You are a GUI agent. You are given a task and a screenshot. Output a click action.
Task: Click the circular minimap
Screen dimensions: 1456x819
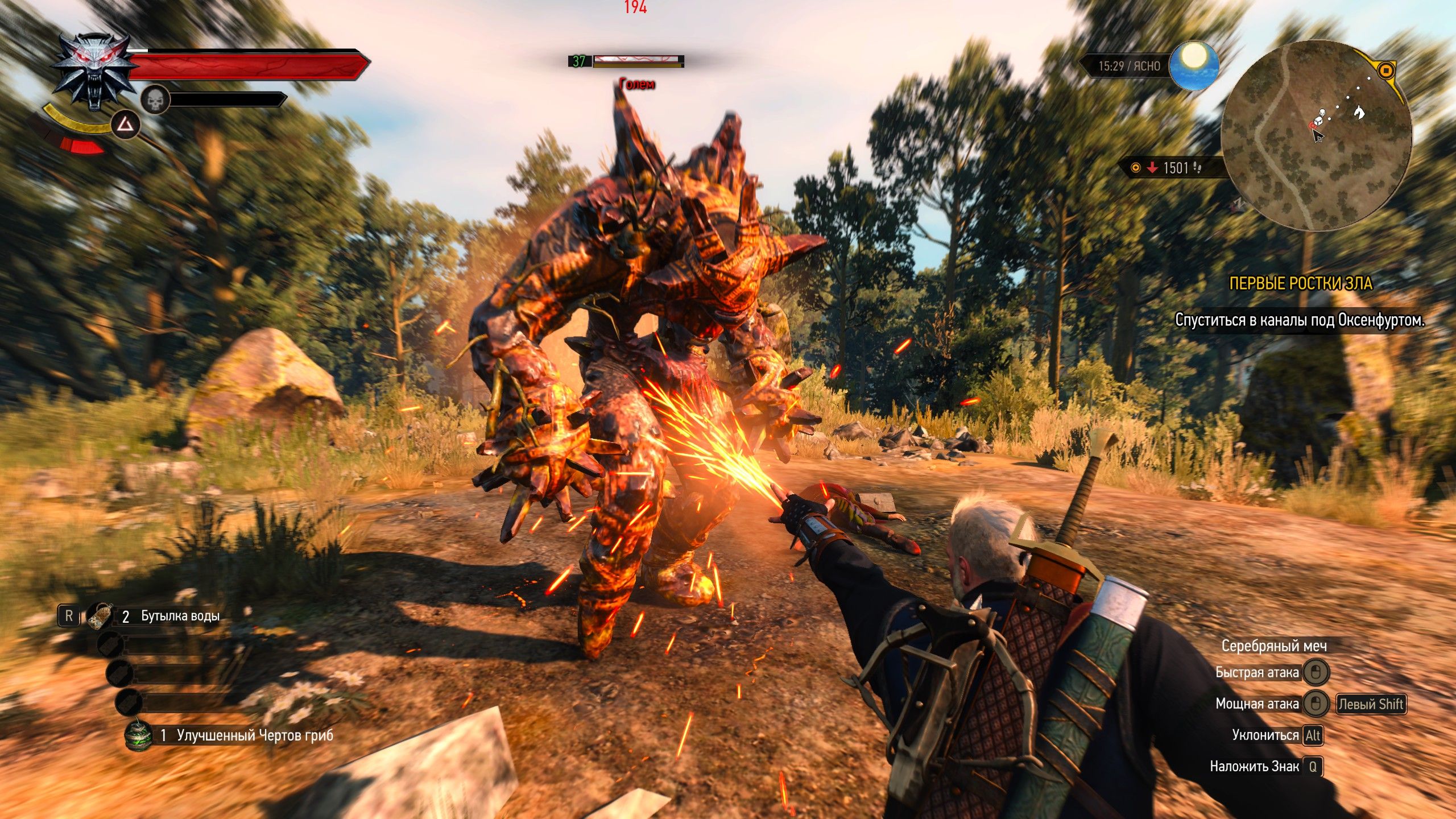1316,135
